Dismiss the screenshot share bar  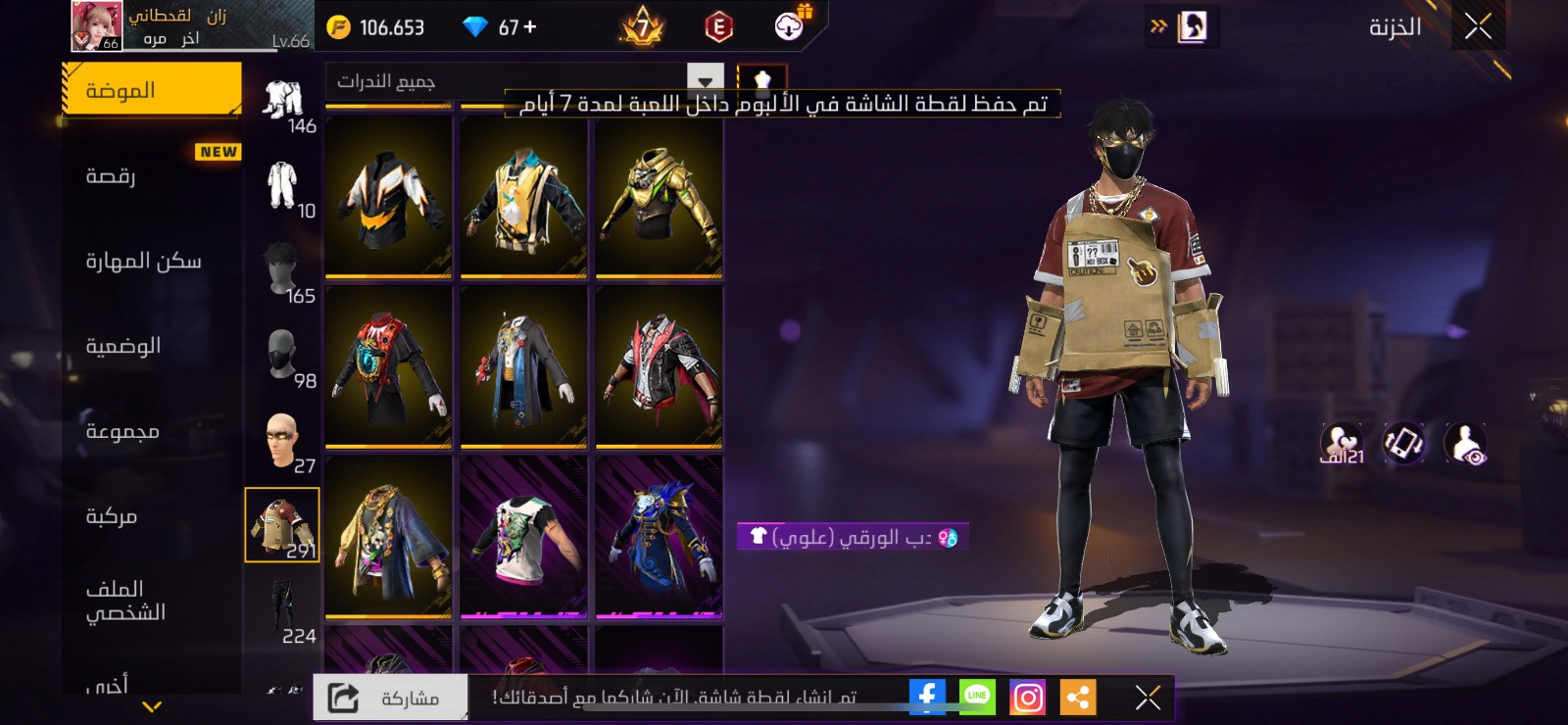(1148, 698)
